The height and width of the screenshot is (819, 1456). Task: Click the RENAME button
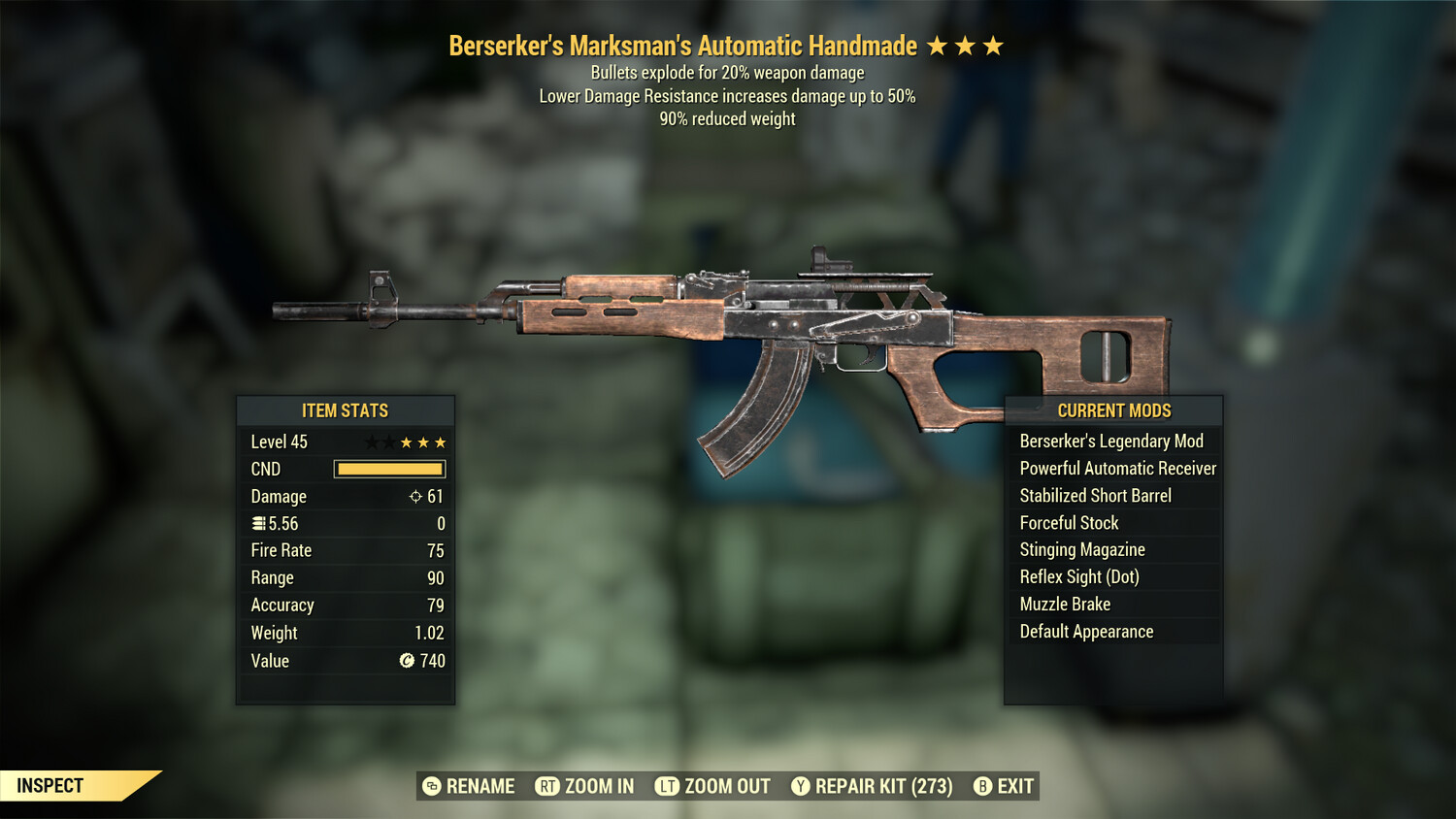point(480,786)
